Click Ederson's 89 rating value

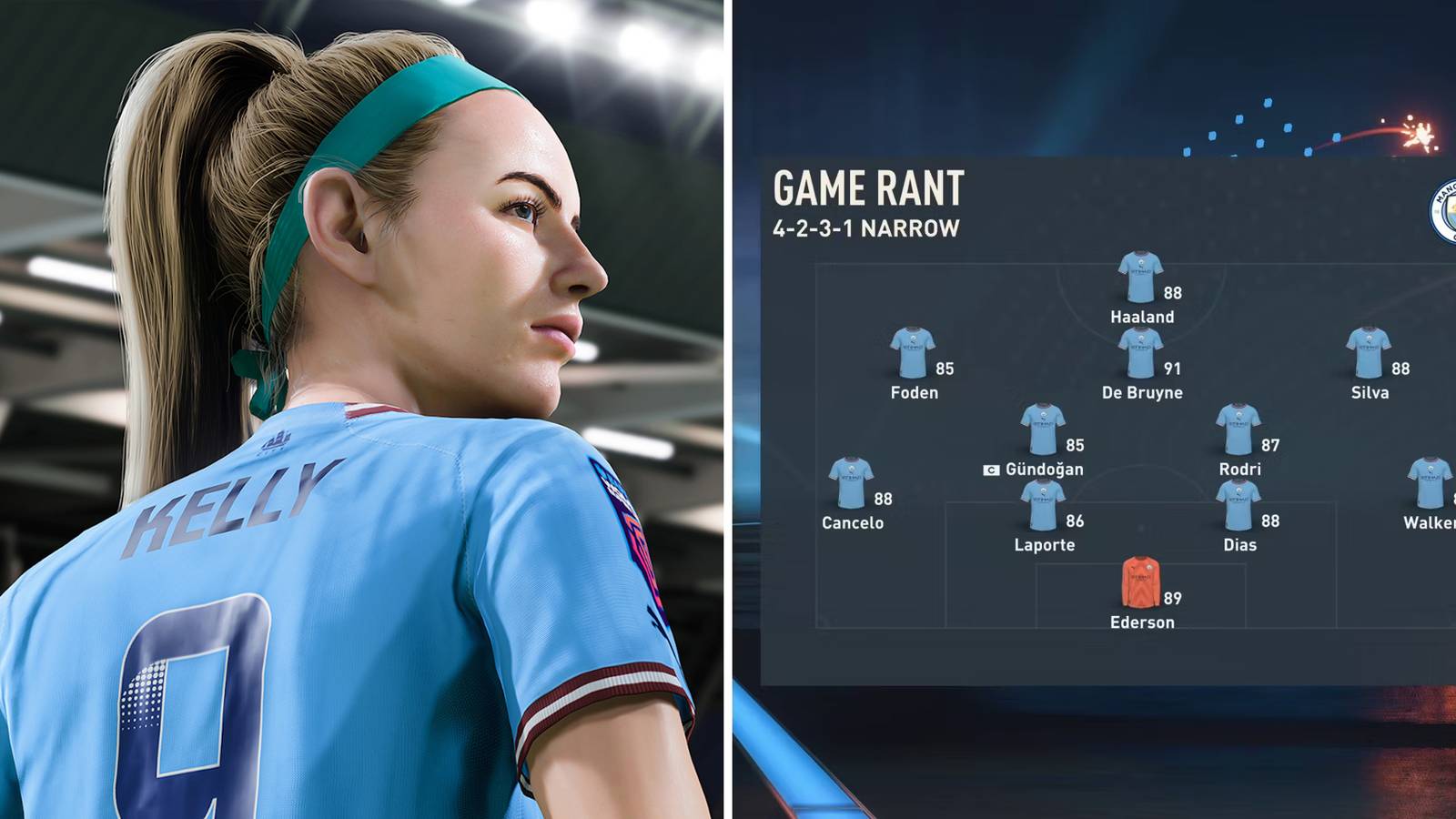[1174, 600]
